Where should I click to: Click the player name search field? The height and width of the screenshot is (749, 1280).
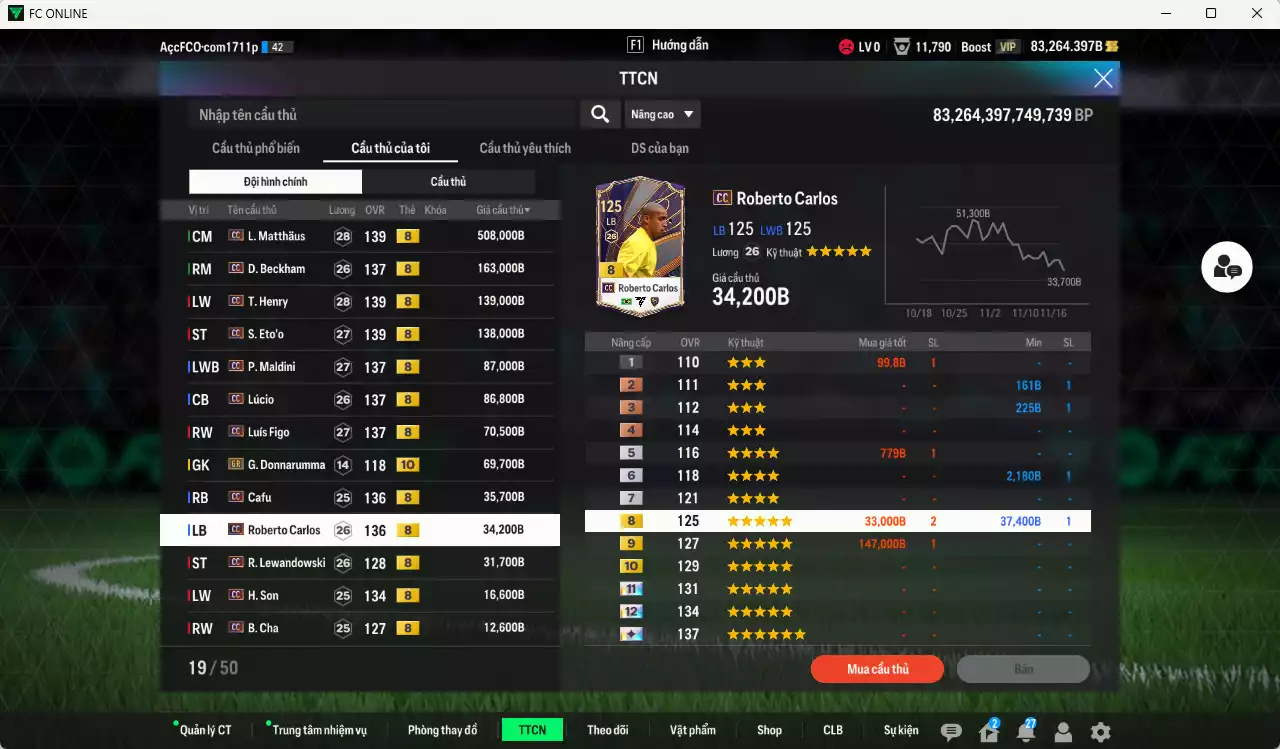(x=370, y=114)
